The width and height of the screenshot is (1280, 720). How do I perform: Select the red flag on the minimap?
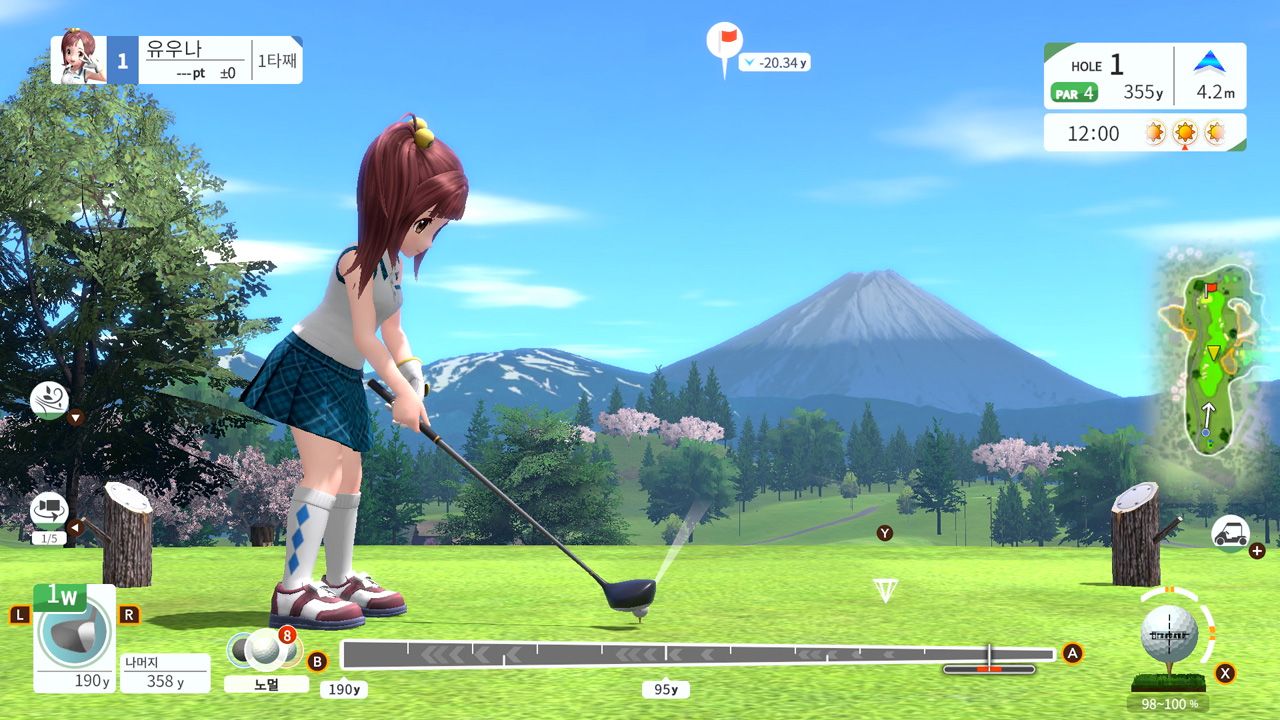(x=1210, y=291)
